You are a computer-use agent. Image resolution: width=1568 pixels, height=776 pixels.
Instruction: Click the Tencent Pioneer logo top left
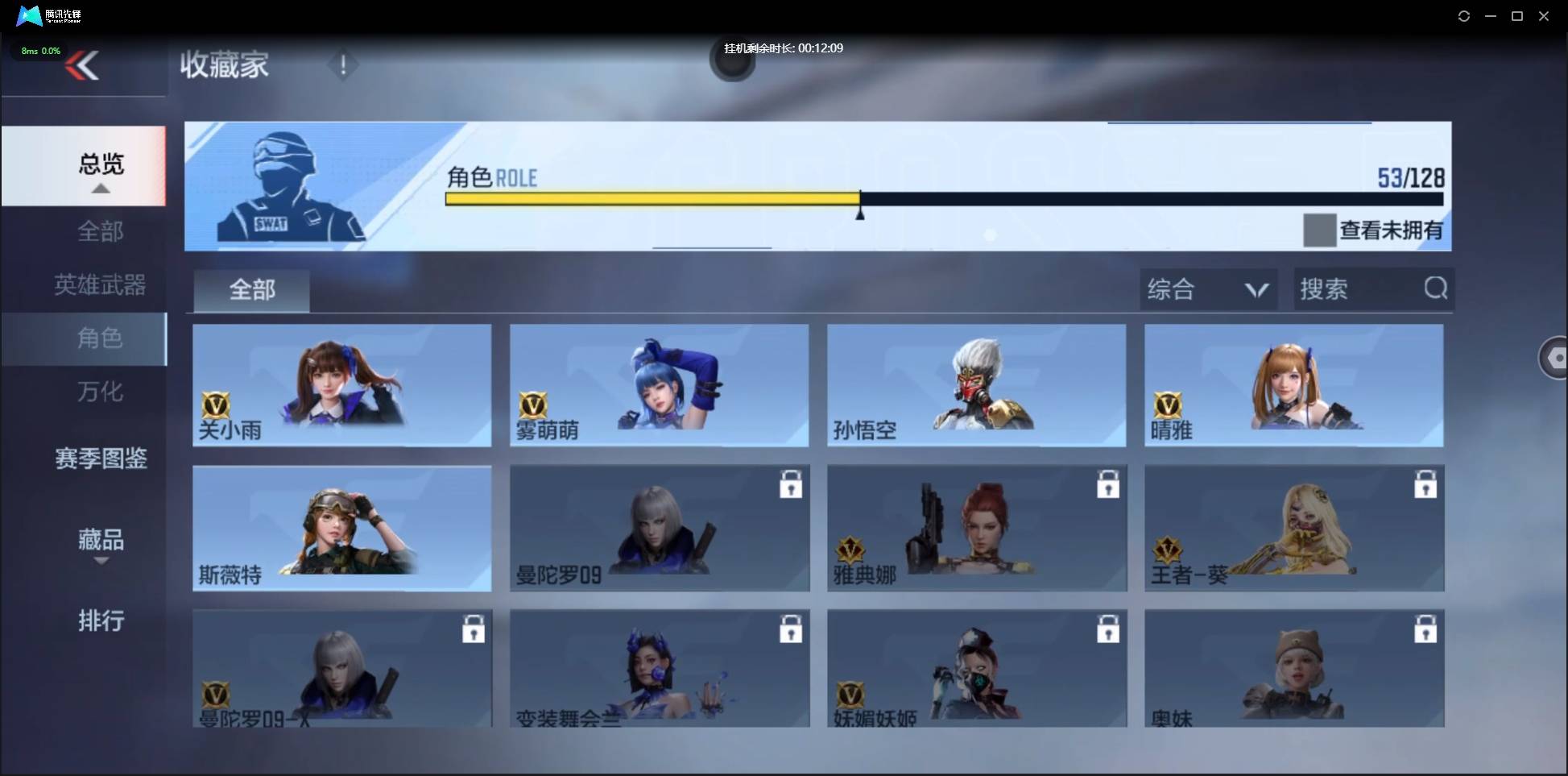(x=29, y=15)
